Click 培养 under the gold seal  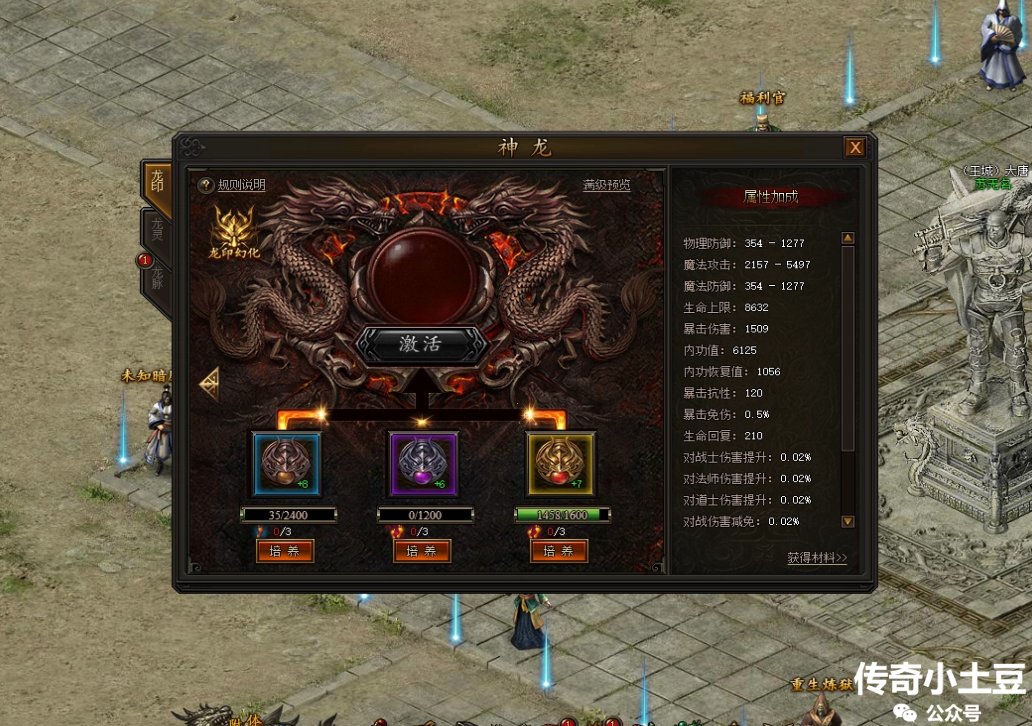click(559, 551)
